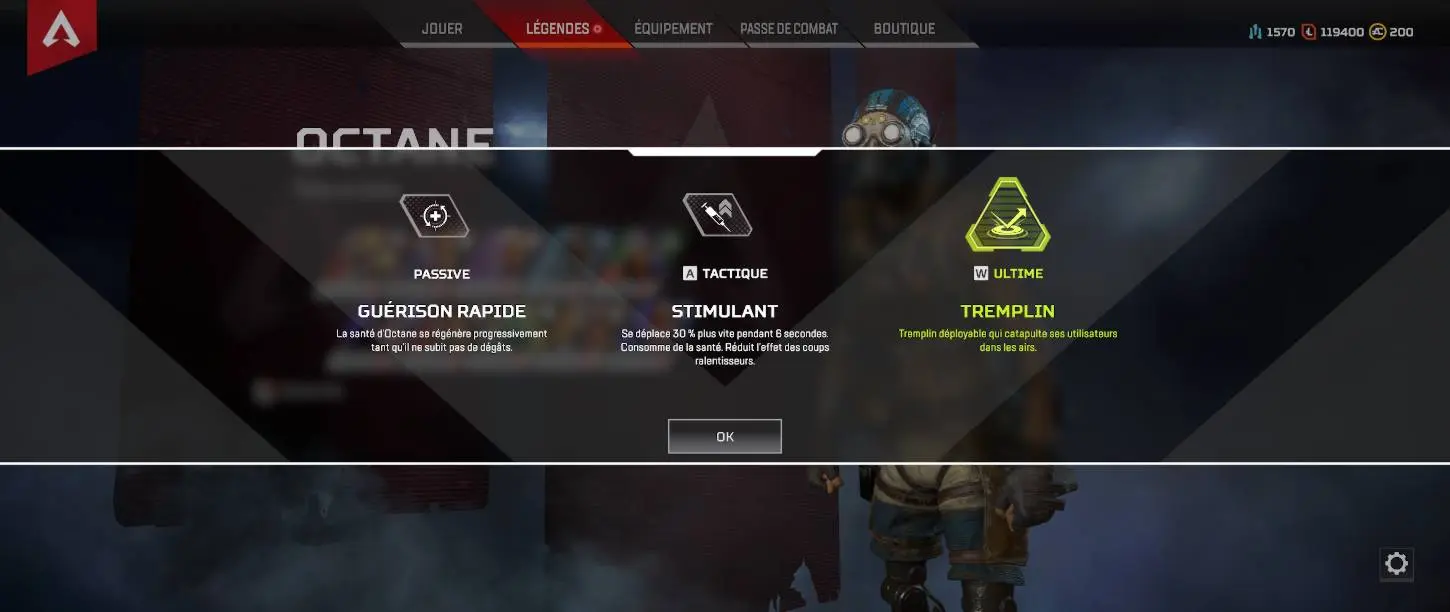Choose the Stimulant tactical ability icon

click(x=717, y=215)
